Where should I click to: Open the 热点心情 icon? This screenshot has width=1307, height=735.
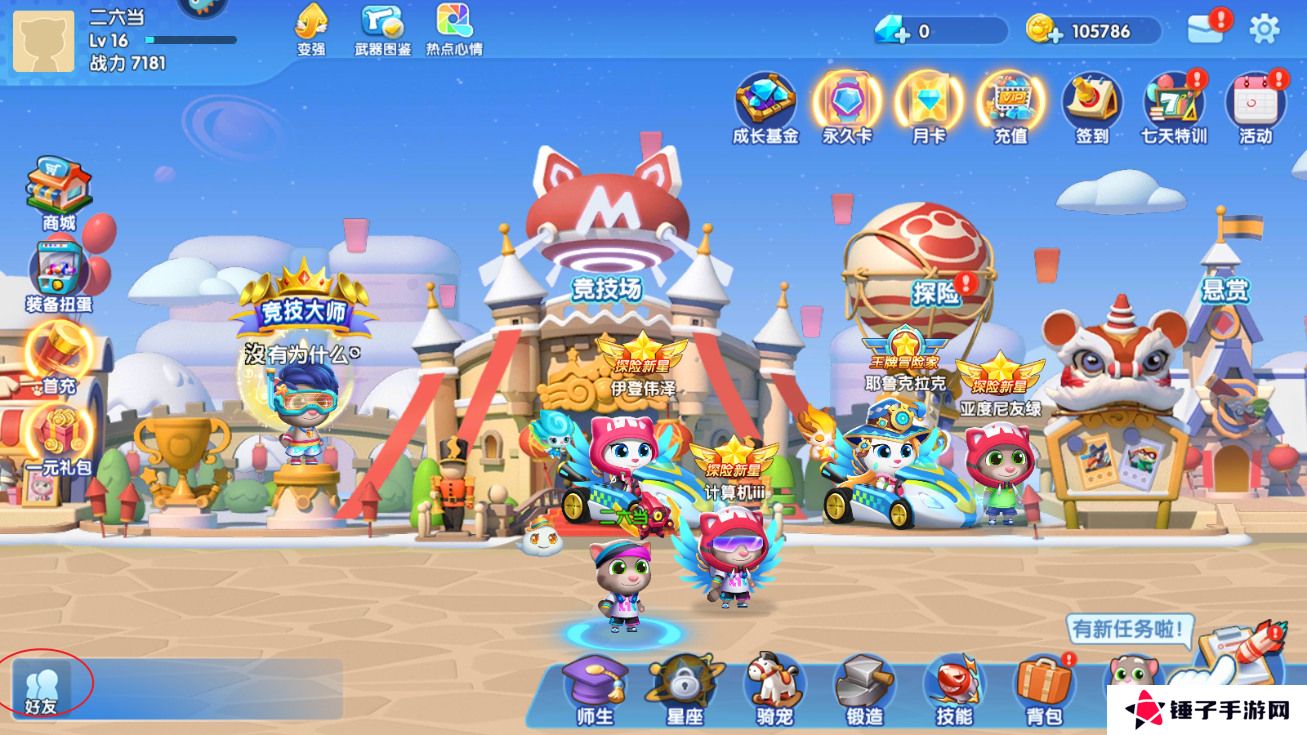454,27
